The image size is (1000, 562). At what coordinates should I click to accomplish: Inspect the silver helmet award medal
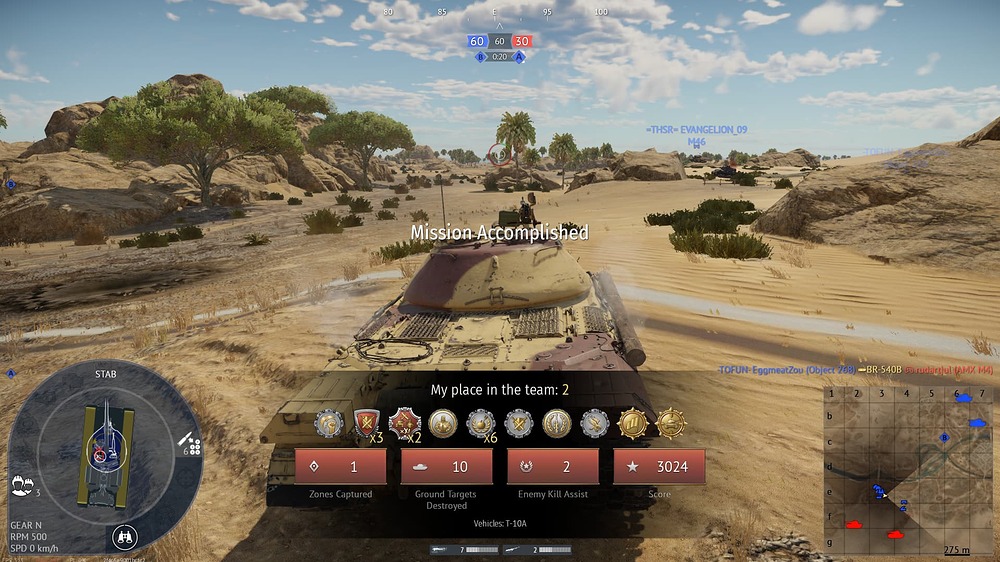click(329, 423)
